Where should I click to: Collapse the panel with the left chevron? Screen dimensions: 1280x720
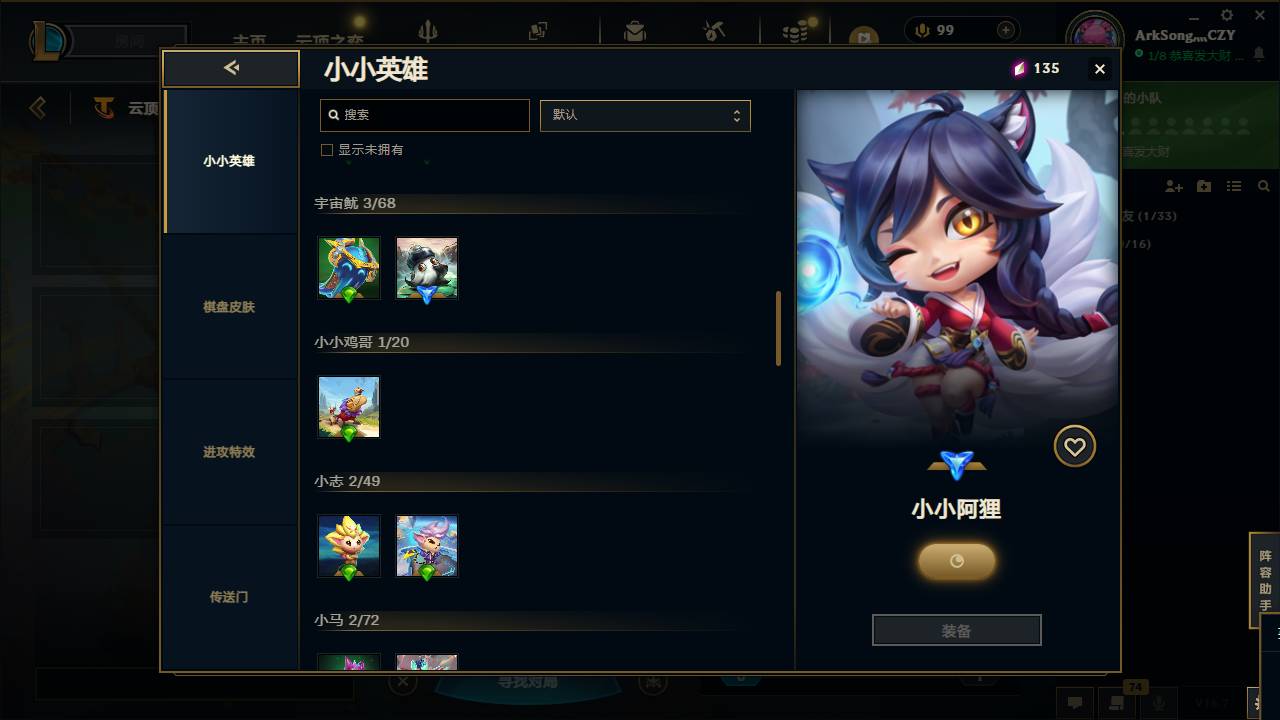[x=230, y=68]
